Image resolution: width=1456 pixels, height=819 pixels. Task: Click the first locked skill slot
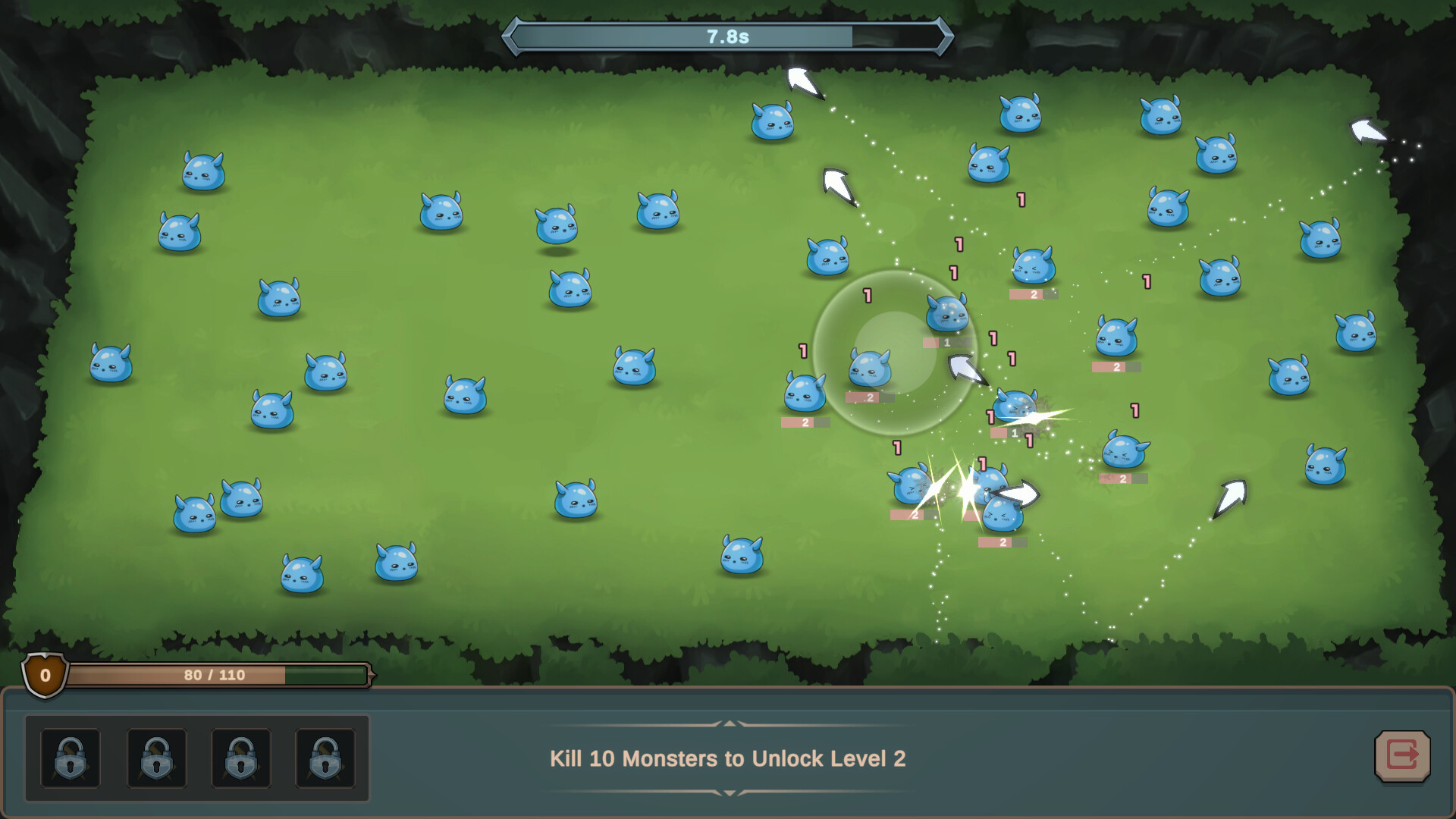tap(69, 758)
